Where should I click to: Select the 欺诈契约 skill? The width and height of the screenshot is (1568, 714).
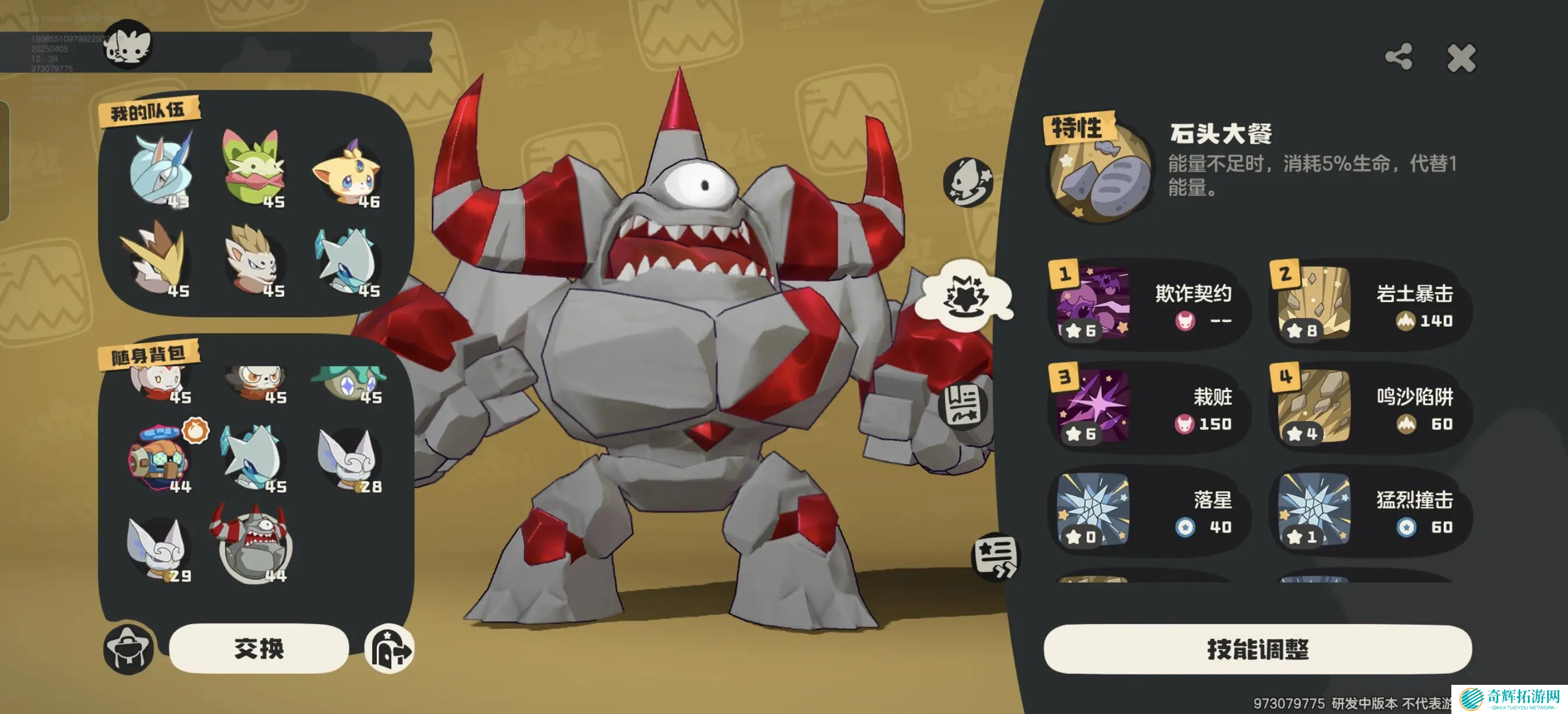point(1148,304)
